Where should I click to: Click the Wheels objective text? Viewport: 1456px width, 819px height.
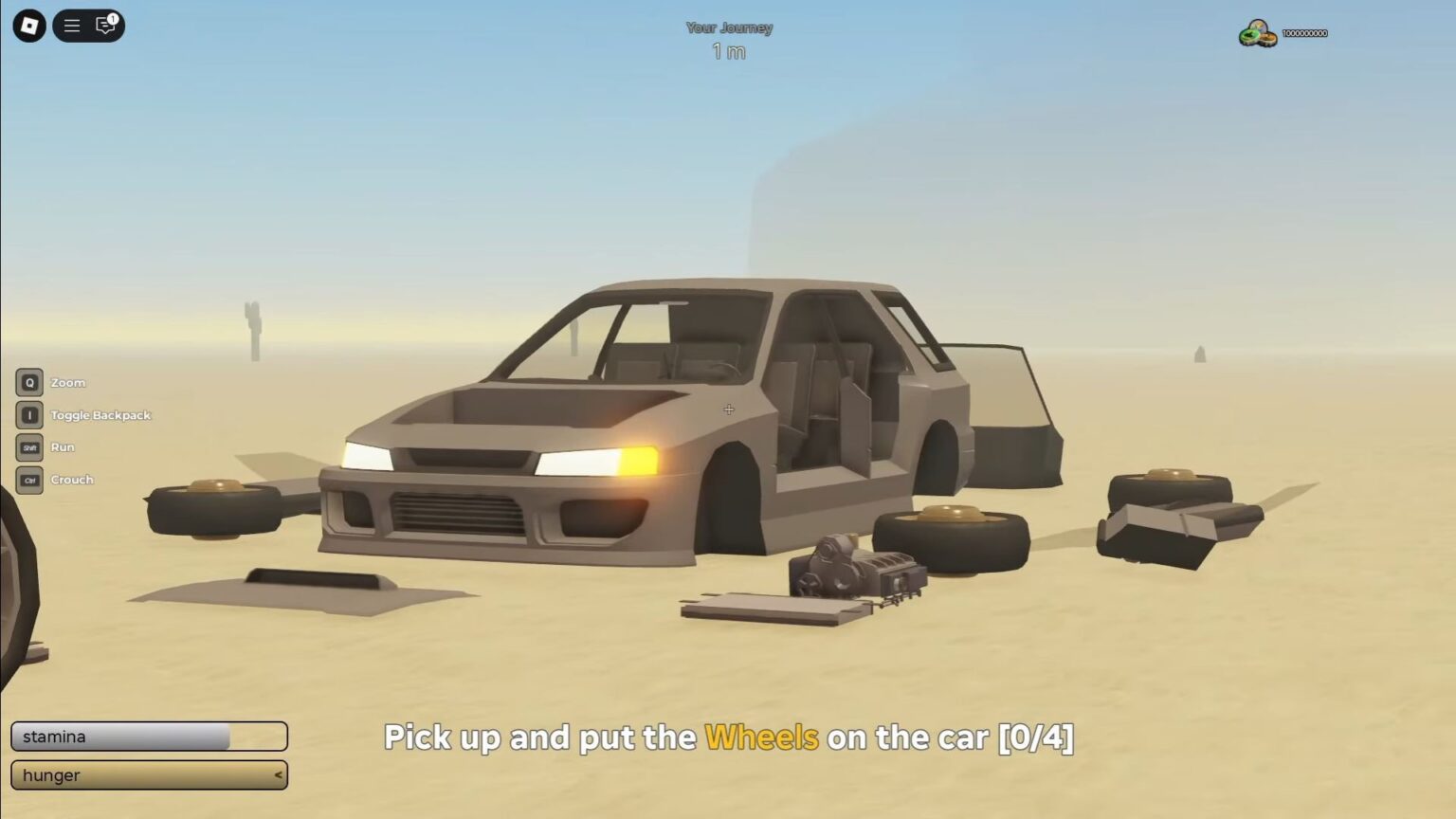coord(760,737)
